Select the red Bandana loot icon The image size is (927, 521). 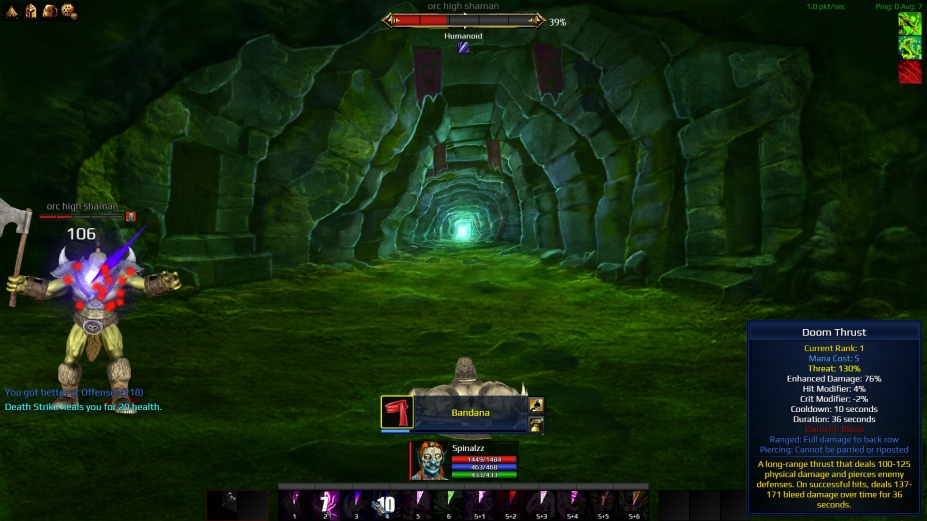(397, 412)
